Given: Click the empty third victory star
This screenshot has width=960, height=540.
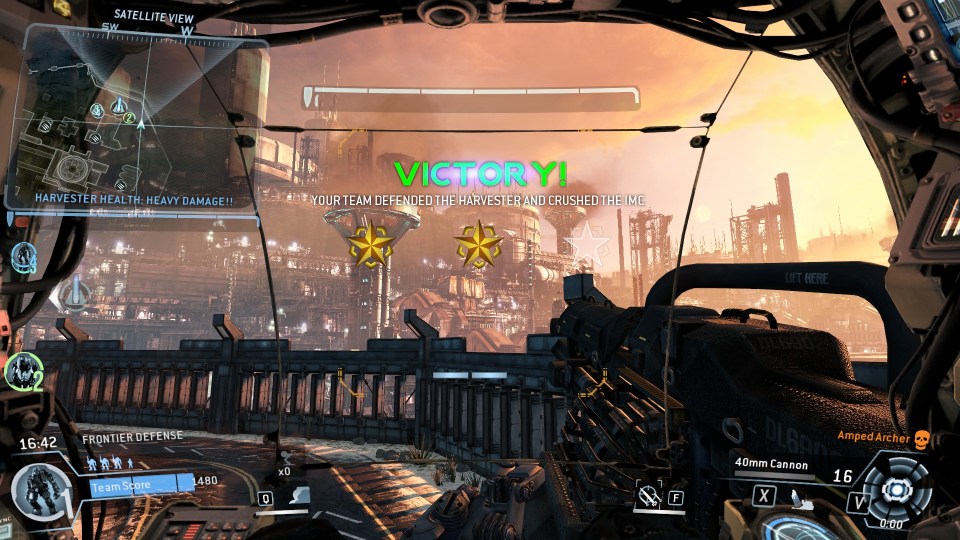Looking at the screenshot, I should pos(586,245).
